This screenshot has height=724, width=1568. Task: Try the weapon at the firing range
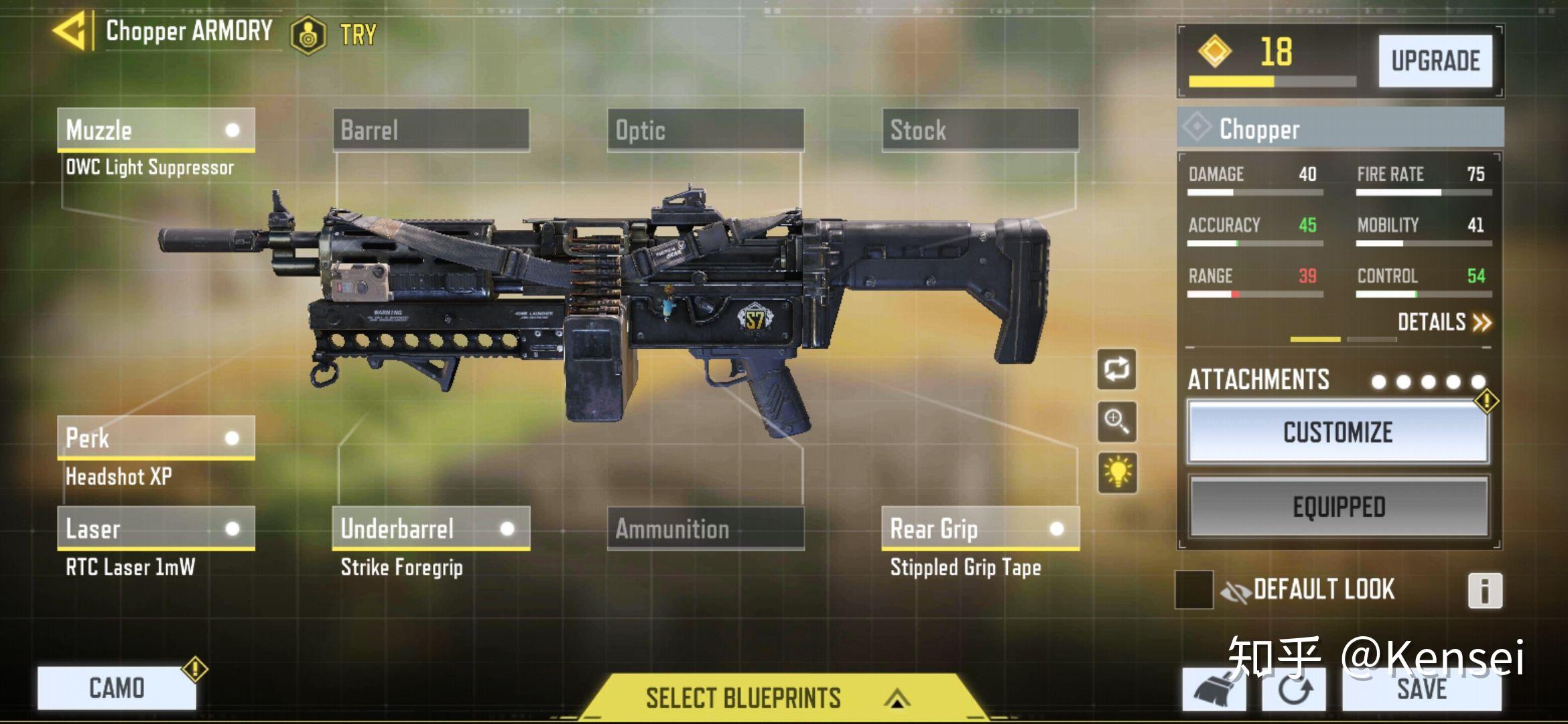335,34
